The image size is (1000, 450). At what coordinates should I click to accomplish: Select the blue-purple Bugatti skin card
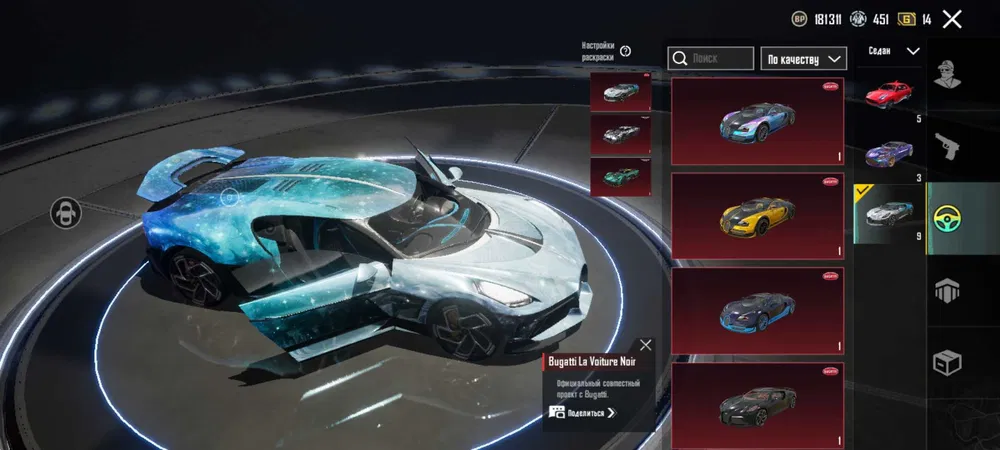tap(757, 121)
